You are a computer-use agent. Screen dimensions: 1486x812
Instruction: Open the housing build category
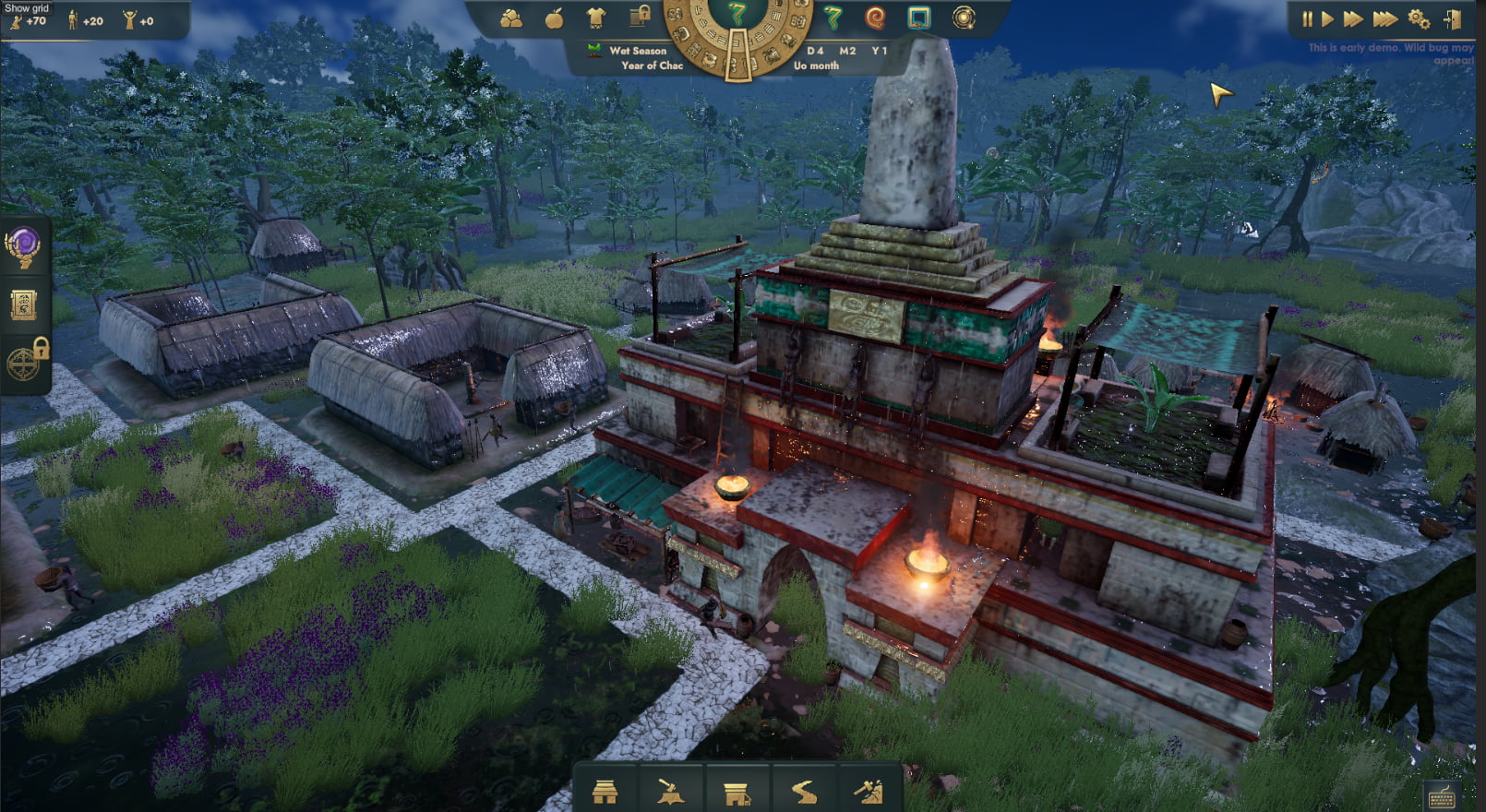point(605,792)
